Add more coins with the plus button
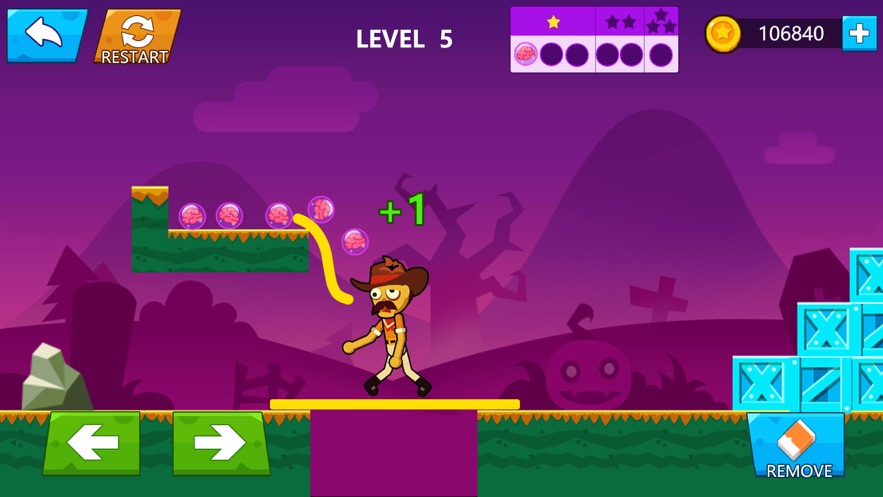 [x=859, y=34]
